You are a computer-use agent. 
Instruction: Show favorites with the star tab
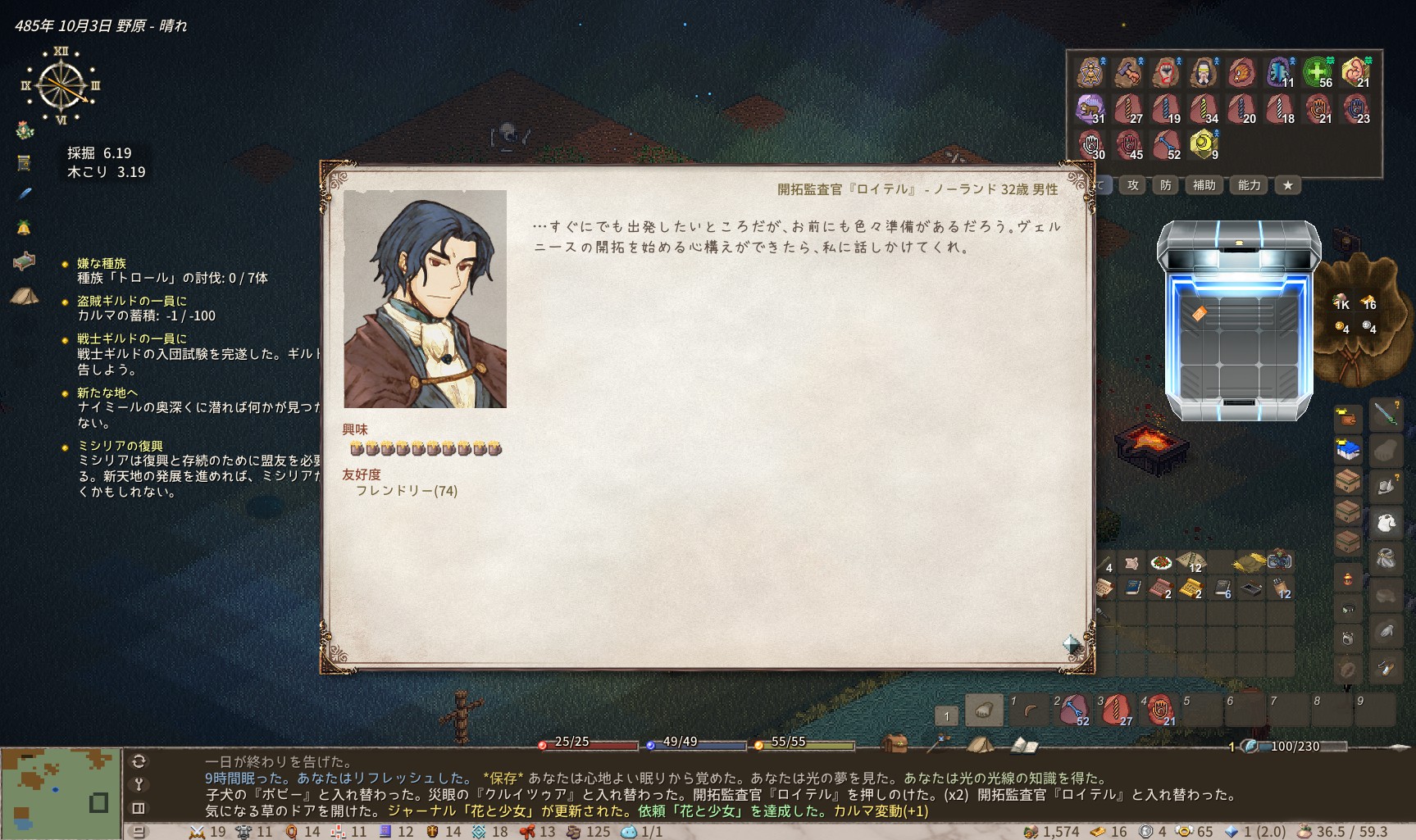pos(1288,185)
